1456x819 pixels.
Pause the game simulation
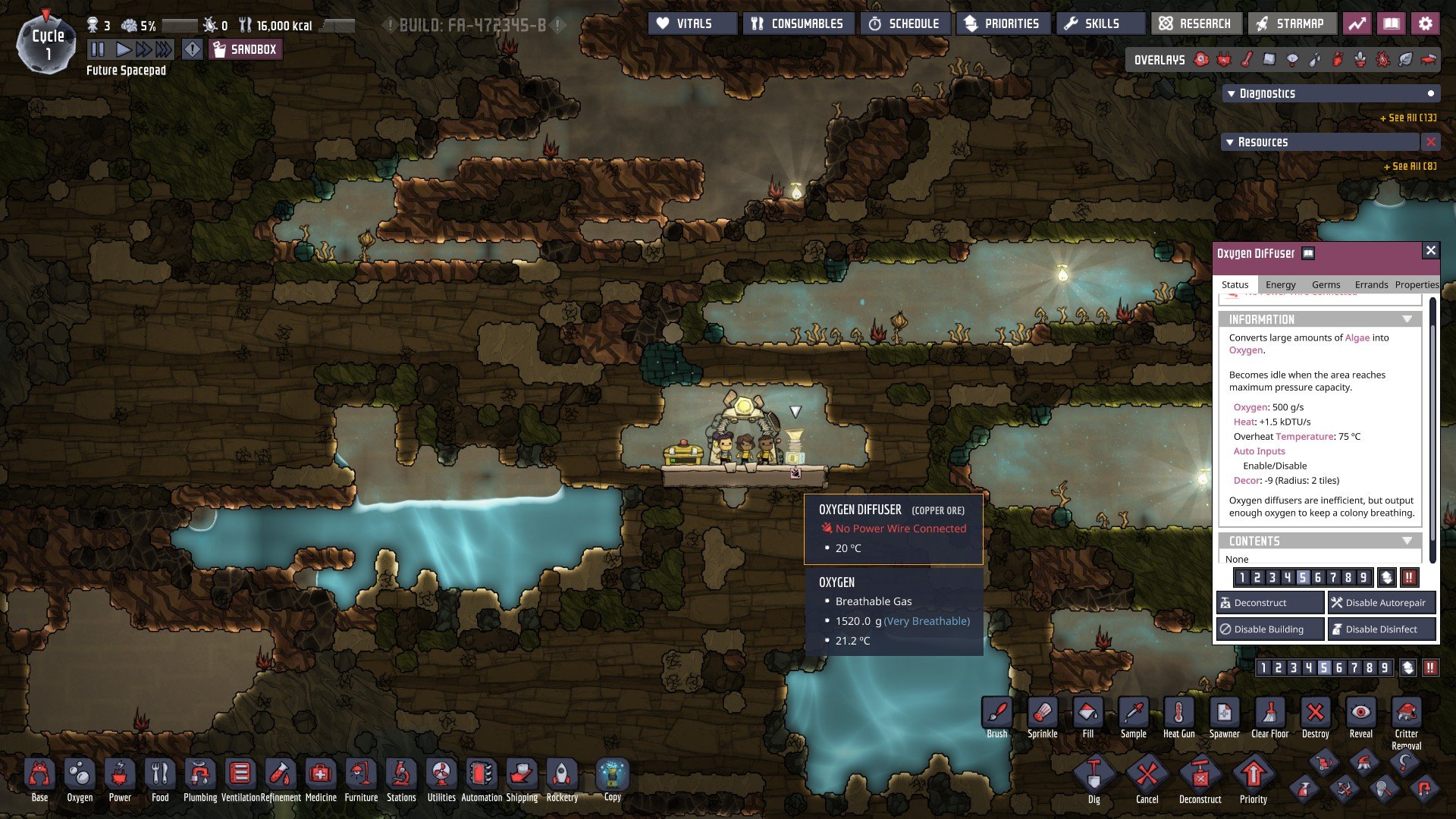98,50
